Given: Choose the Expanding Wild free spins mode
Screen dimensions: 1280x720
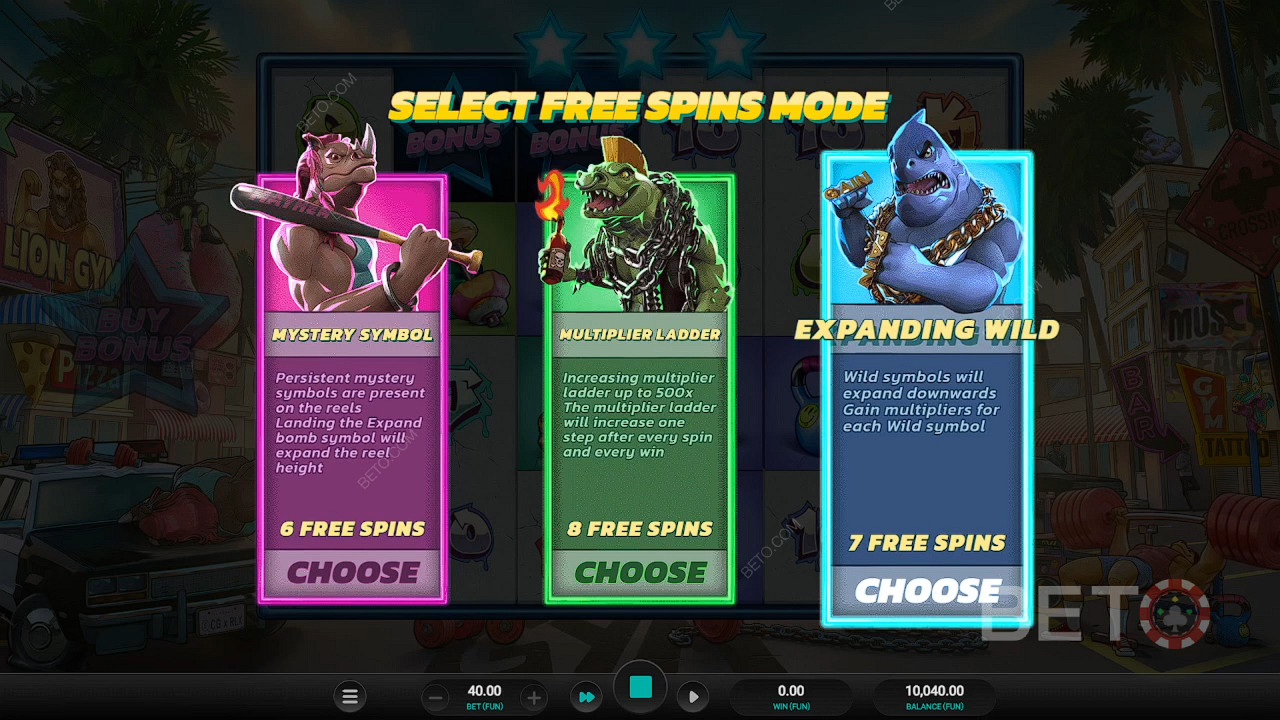Looking at the screenshot, I should point(926,590).
